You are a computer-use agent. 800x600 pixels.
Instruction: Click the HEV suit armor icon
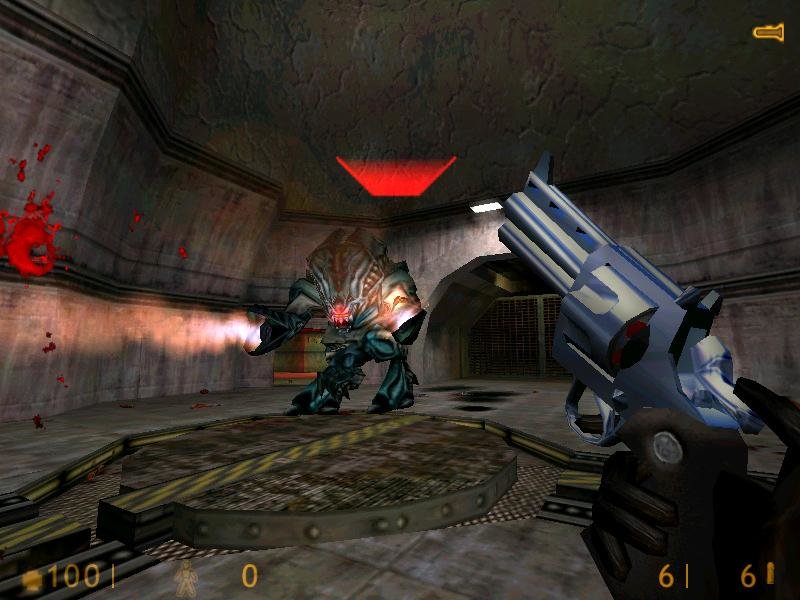click(186, 576)
